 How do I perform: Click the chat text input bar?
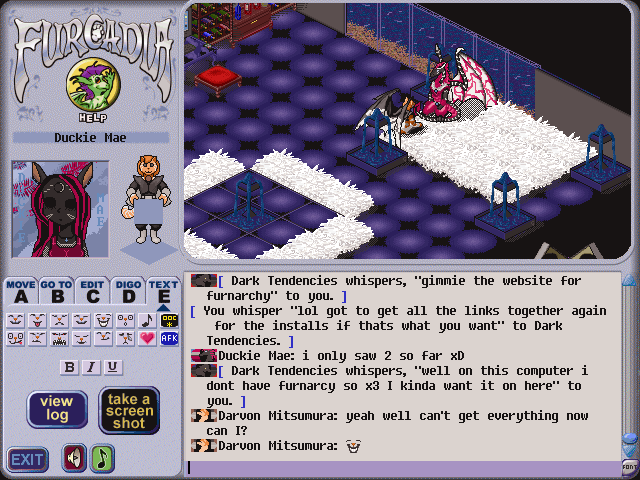pos(400,467)
